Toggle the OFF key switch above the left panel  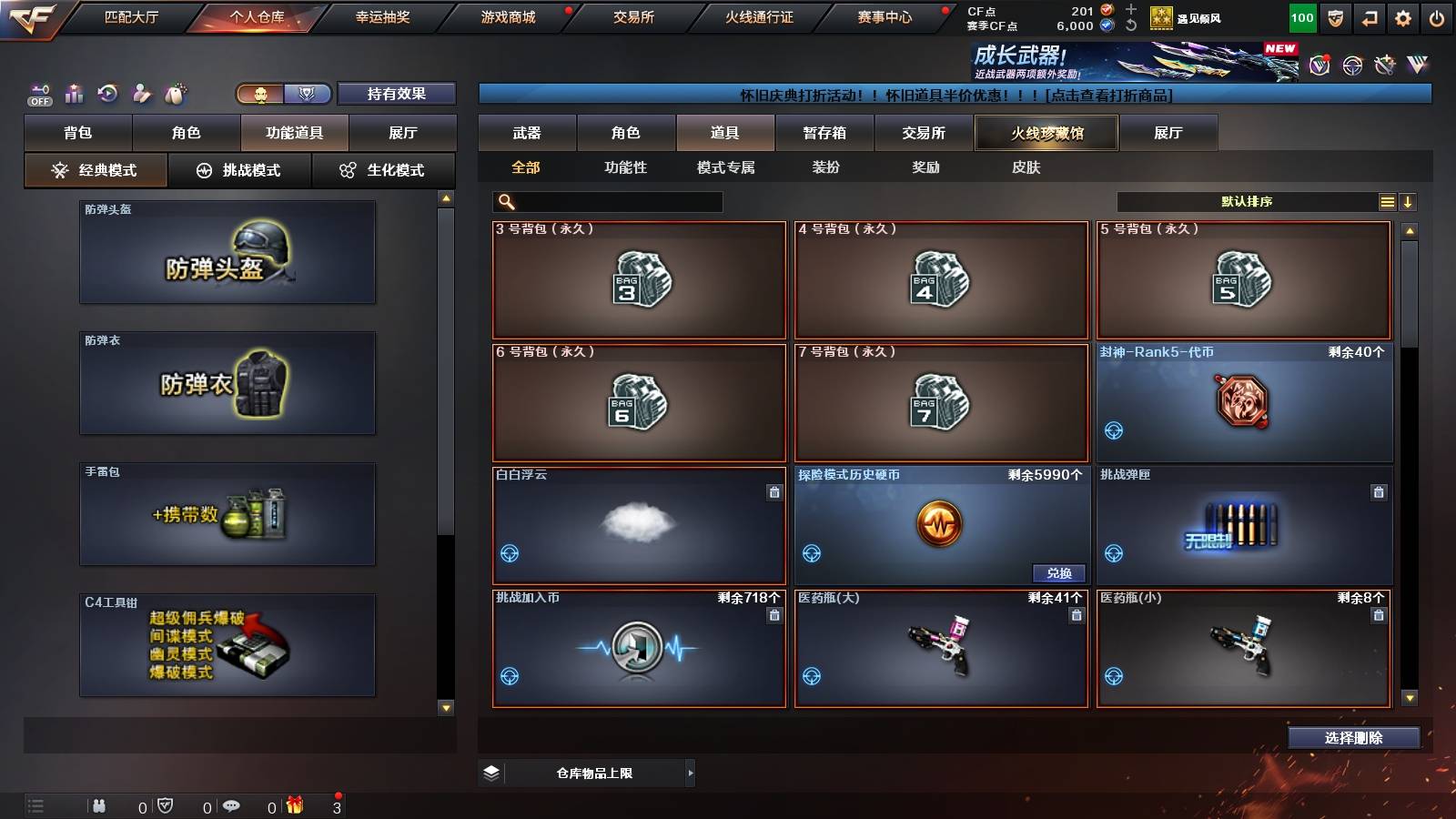click(x=38, y=94)
